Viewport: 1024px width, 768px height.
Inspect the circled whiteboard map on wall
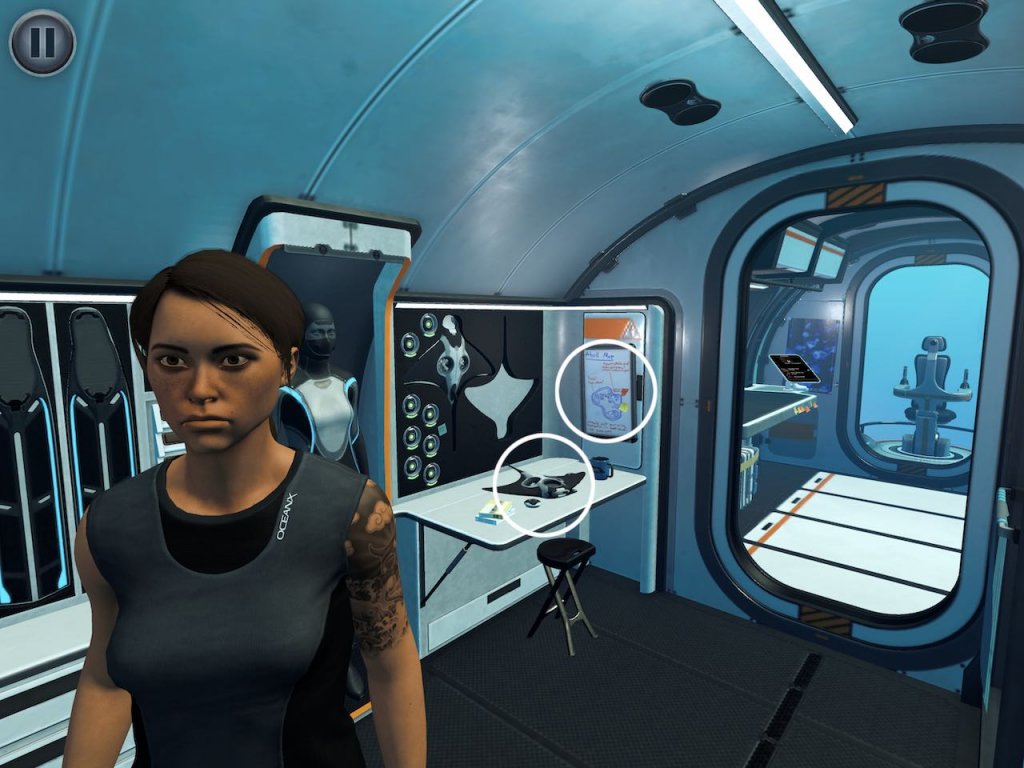pos(606,391)
